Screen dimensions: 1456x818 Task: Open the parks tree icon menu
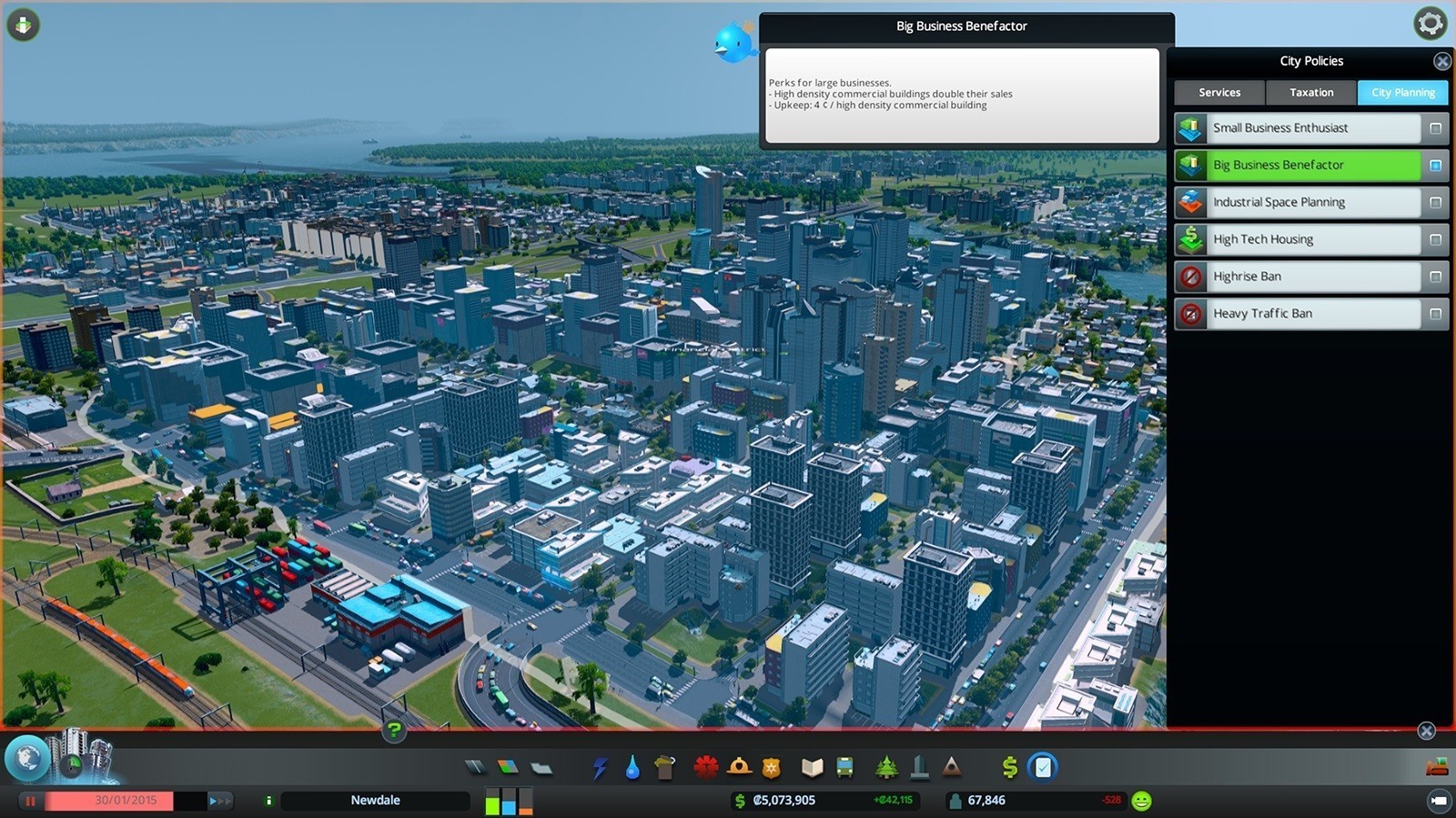(x=886, y=767)
